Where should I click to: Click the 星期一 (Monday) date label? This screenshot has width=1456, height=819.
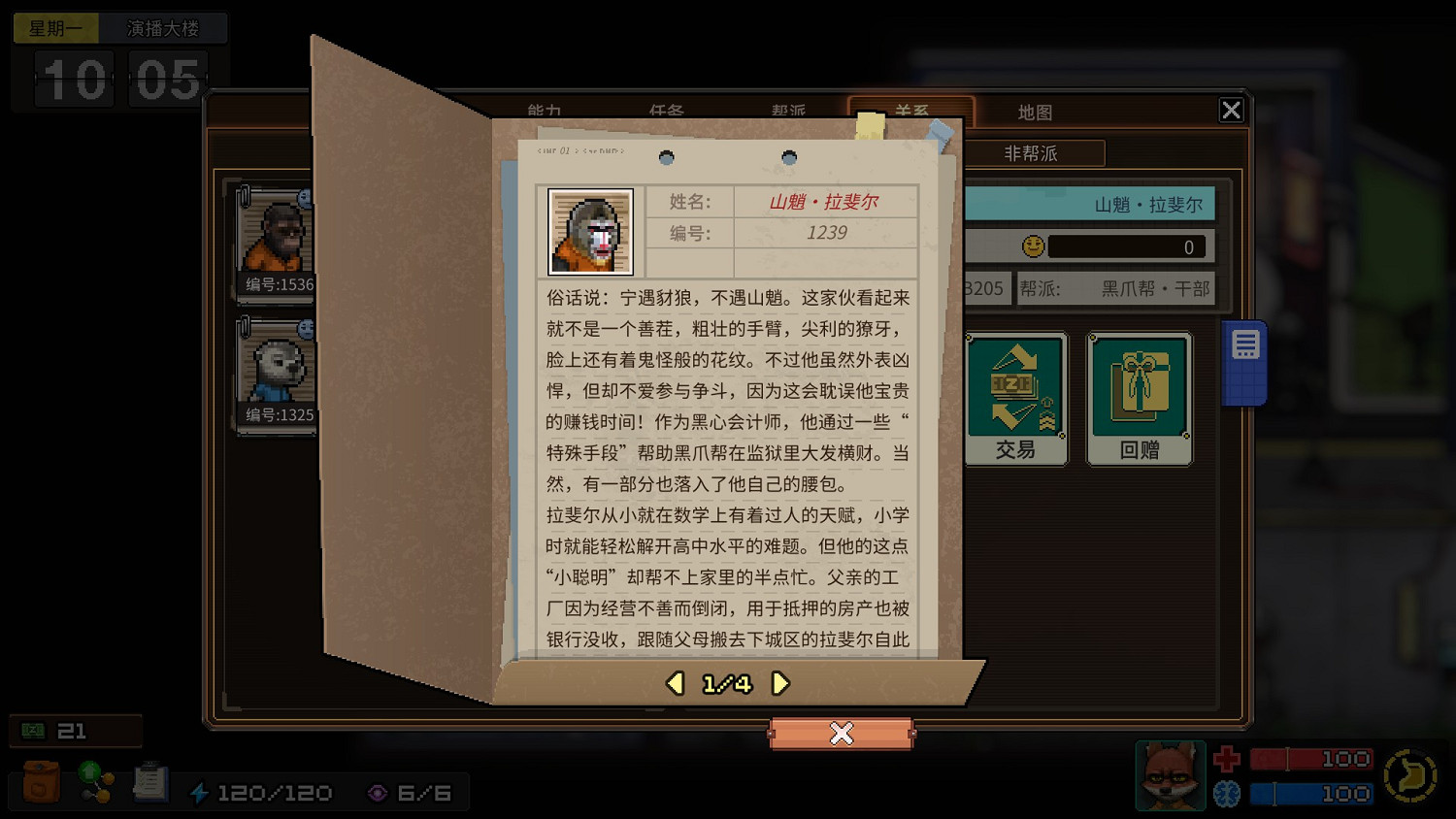pos(55,28)
